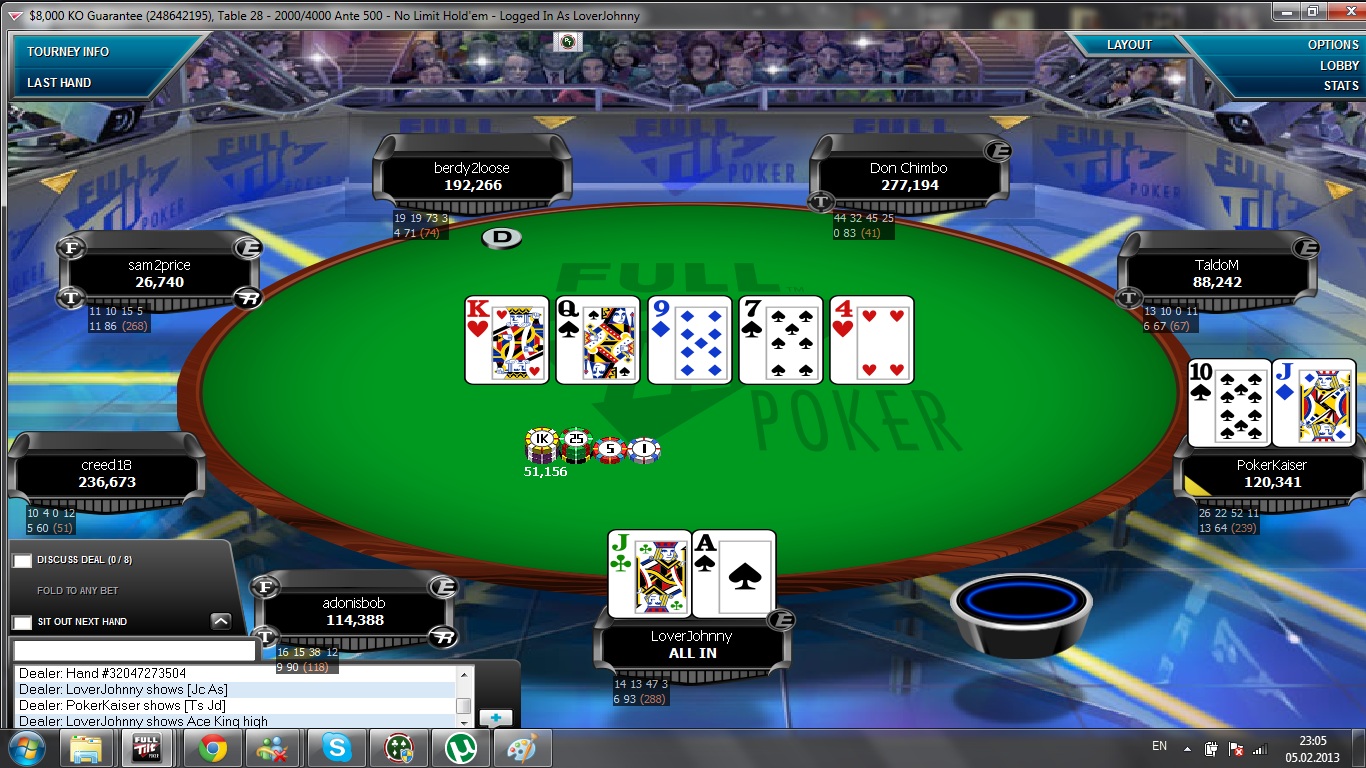Select Don Chimbo's player plate
1366x768 pixels.
click(908, 177)
